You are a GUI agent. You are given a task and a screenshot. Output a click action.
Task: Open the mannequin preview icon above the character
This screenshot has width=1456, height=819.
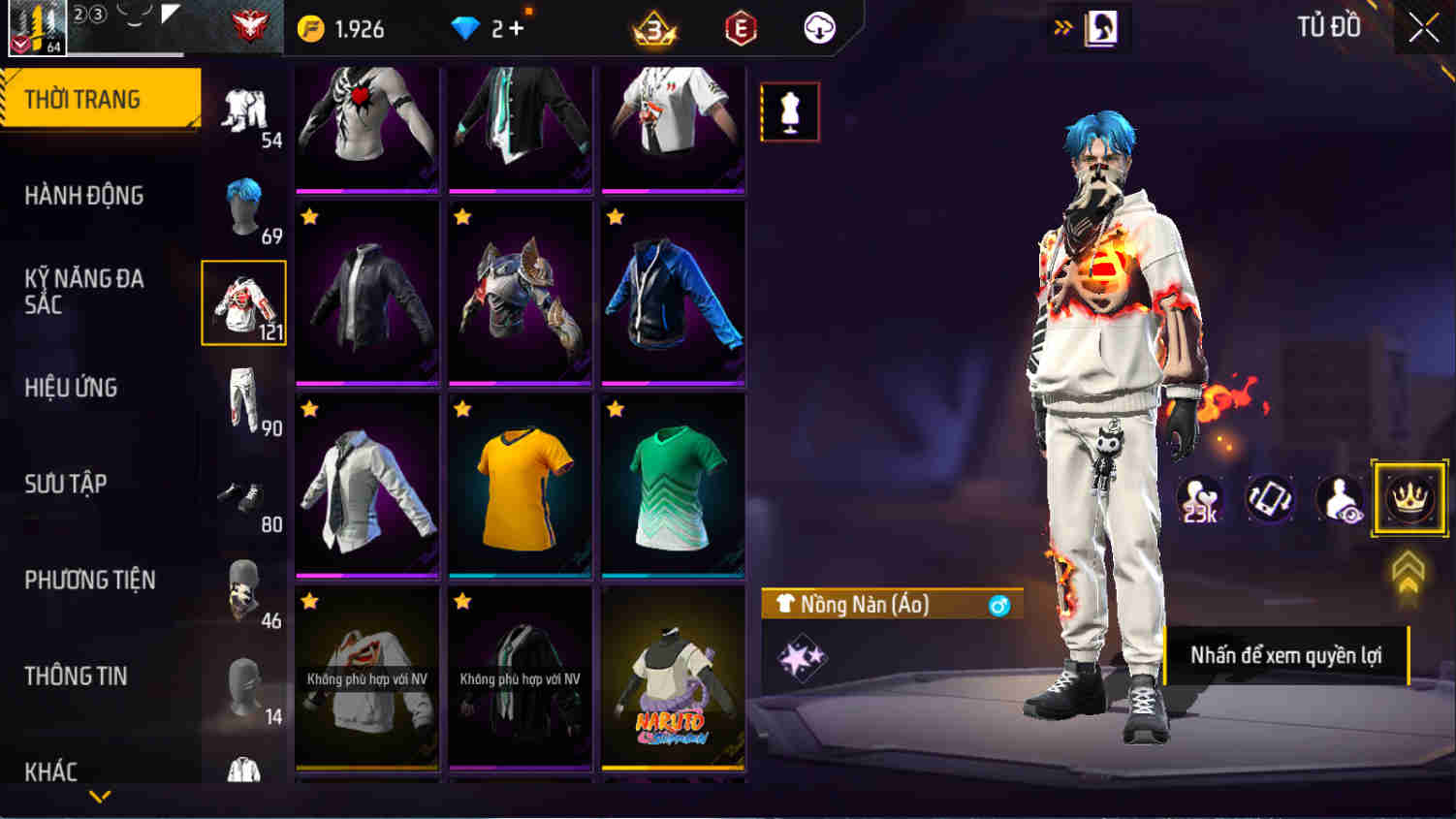click(x=790, y=110)
